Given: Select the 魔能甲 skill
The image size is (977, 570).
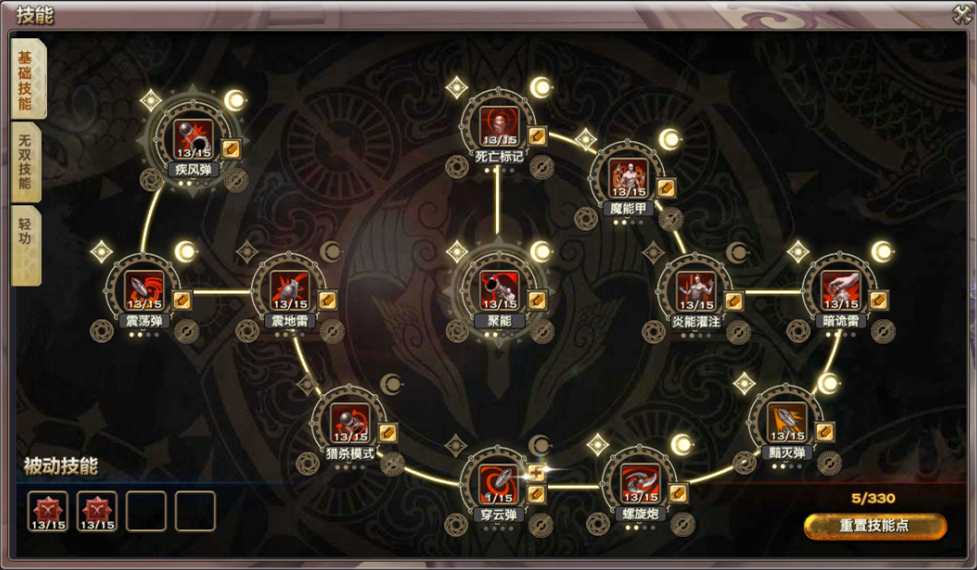Looking at the screenshot, I should (629, 178).
